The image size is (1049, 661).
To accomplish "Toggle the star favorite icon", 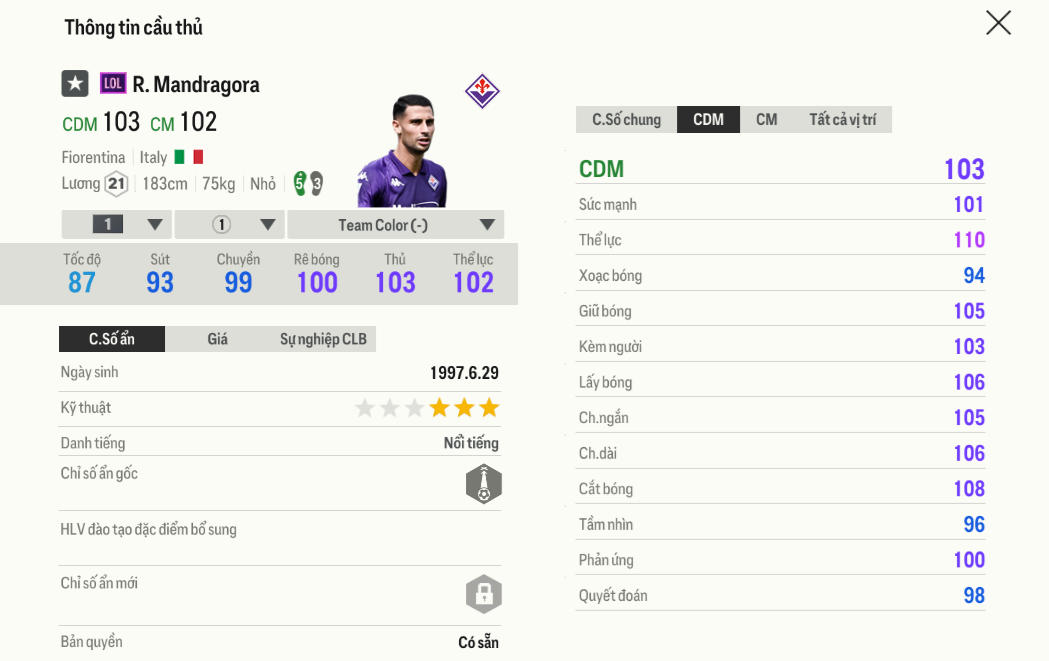I will pos(75,84).
